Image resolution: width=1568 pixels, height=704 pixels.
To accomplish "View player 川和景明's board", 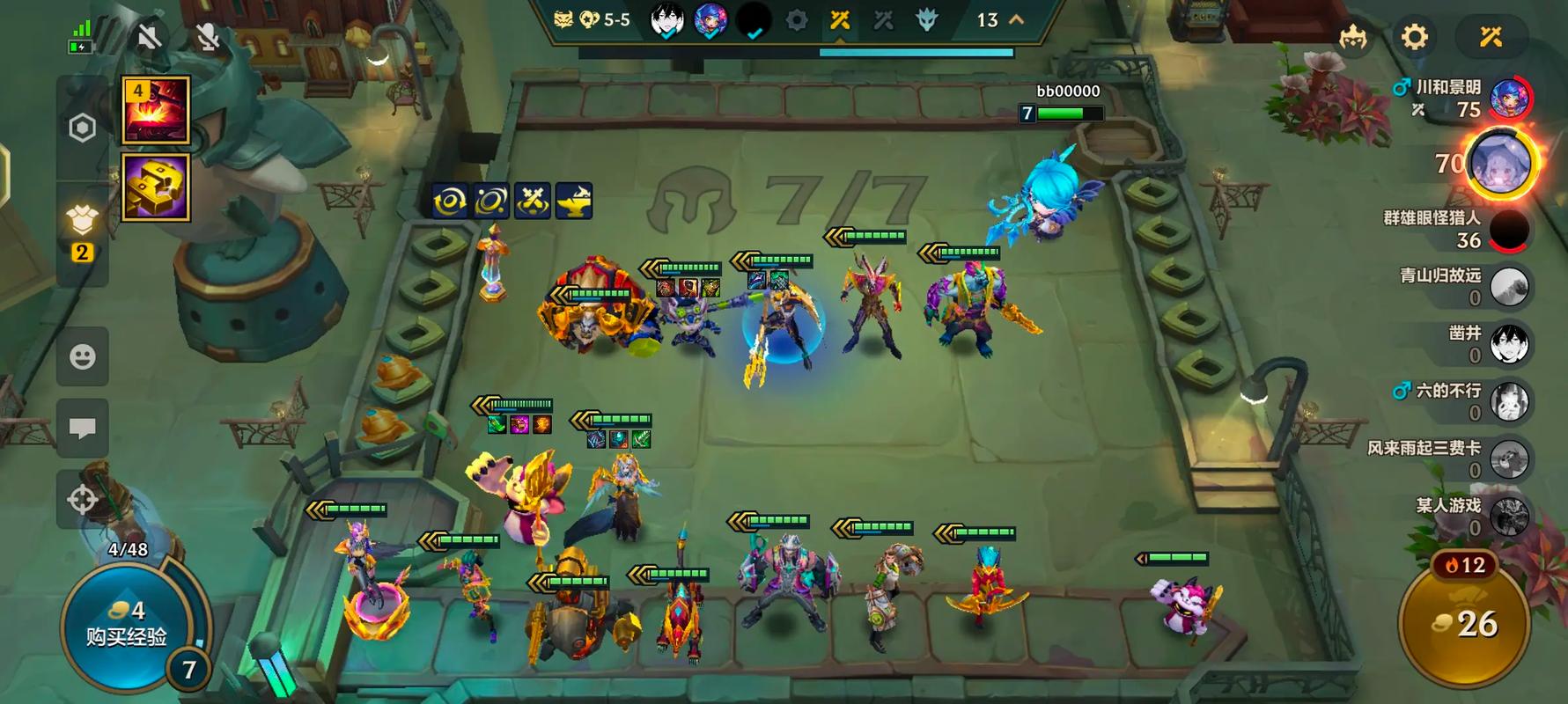I will (1509, 99).
